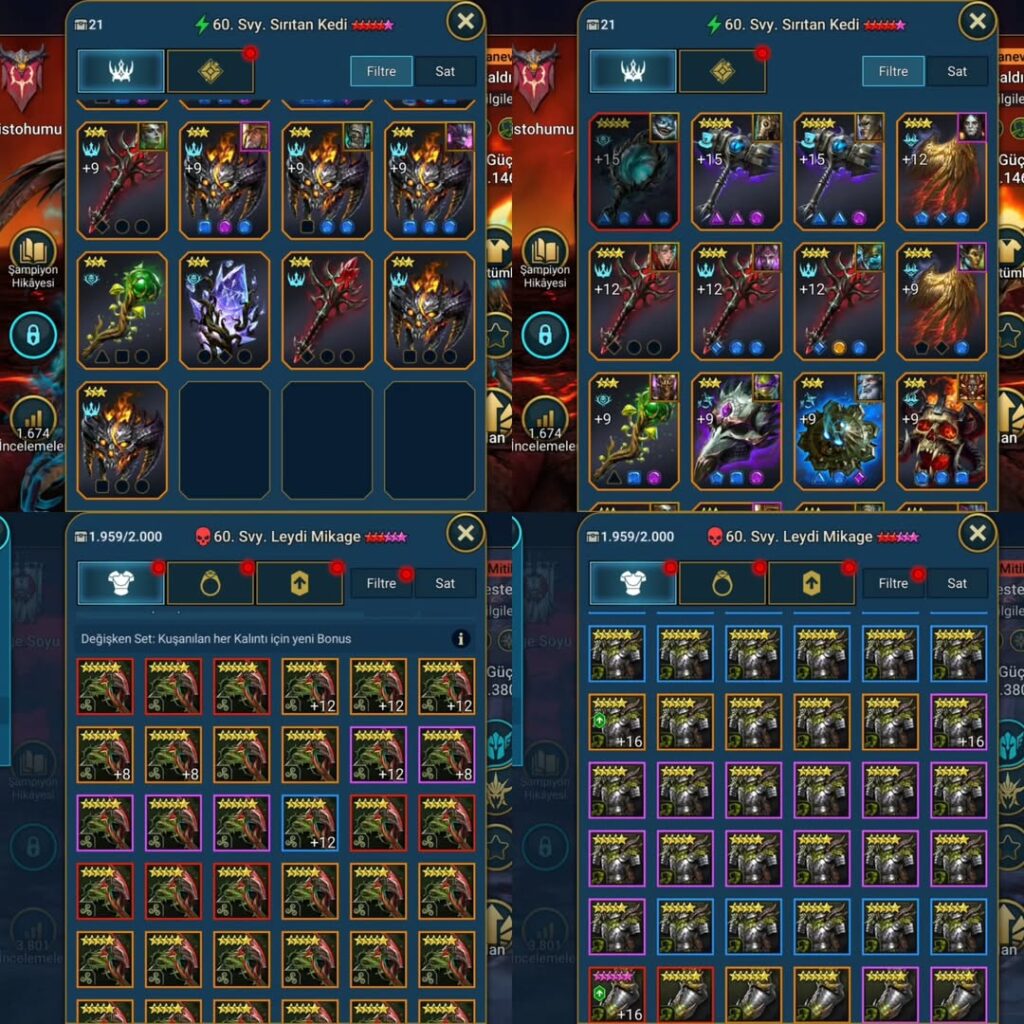Viewport: 1024px width, 1024px height.
Task: Choose the golden wing artifact at +9
Action: [x=941, y=300]
